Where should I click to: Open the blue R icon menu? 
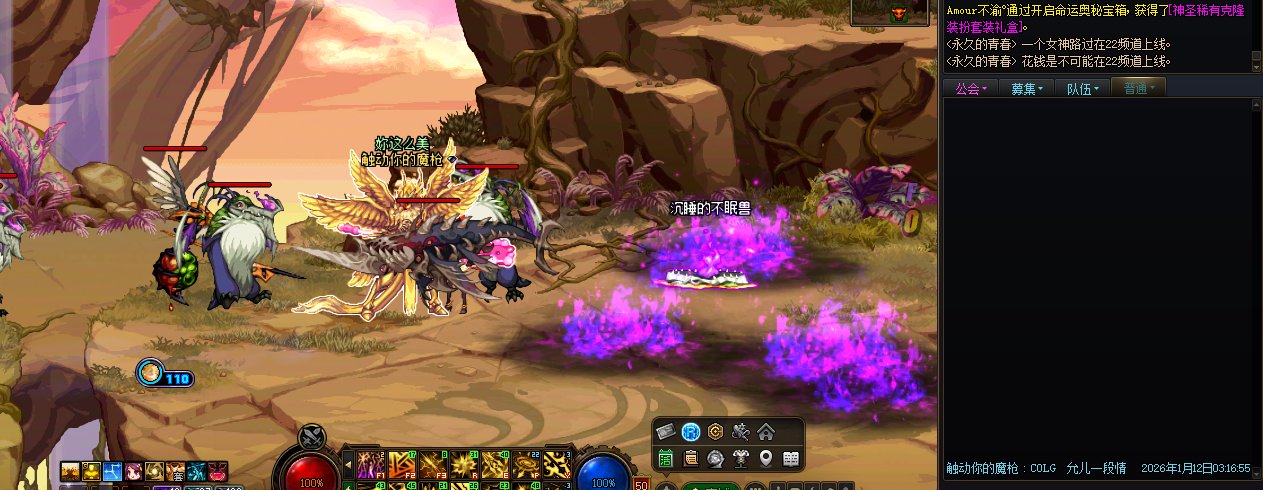[691, 432]
